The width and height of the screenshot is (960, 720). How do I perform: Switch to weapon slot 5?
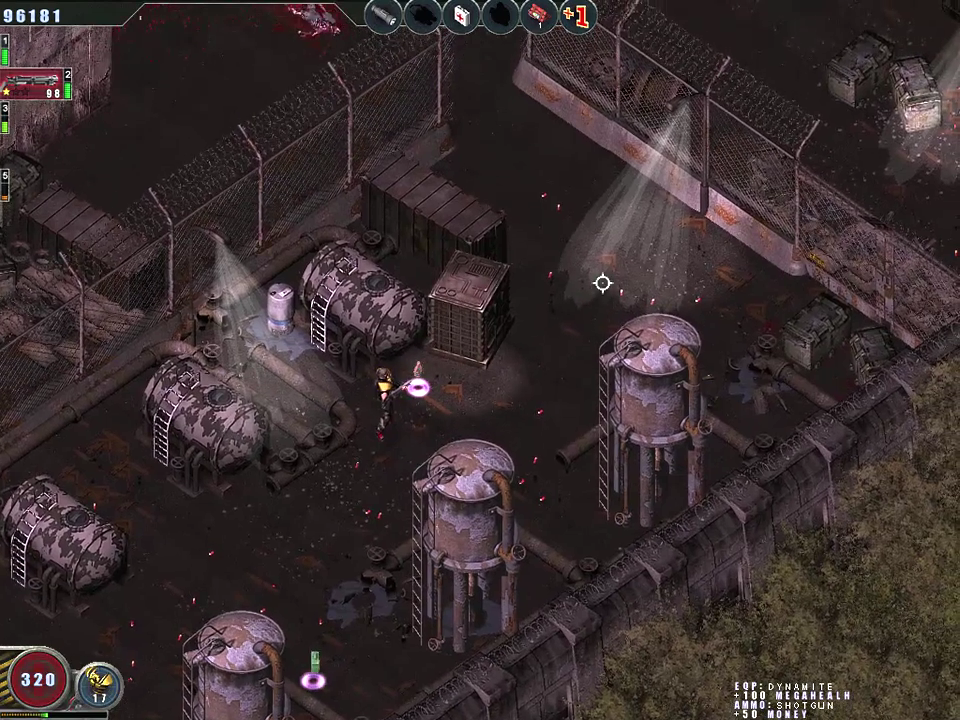(5, 185)
